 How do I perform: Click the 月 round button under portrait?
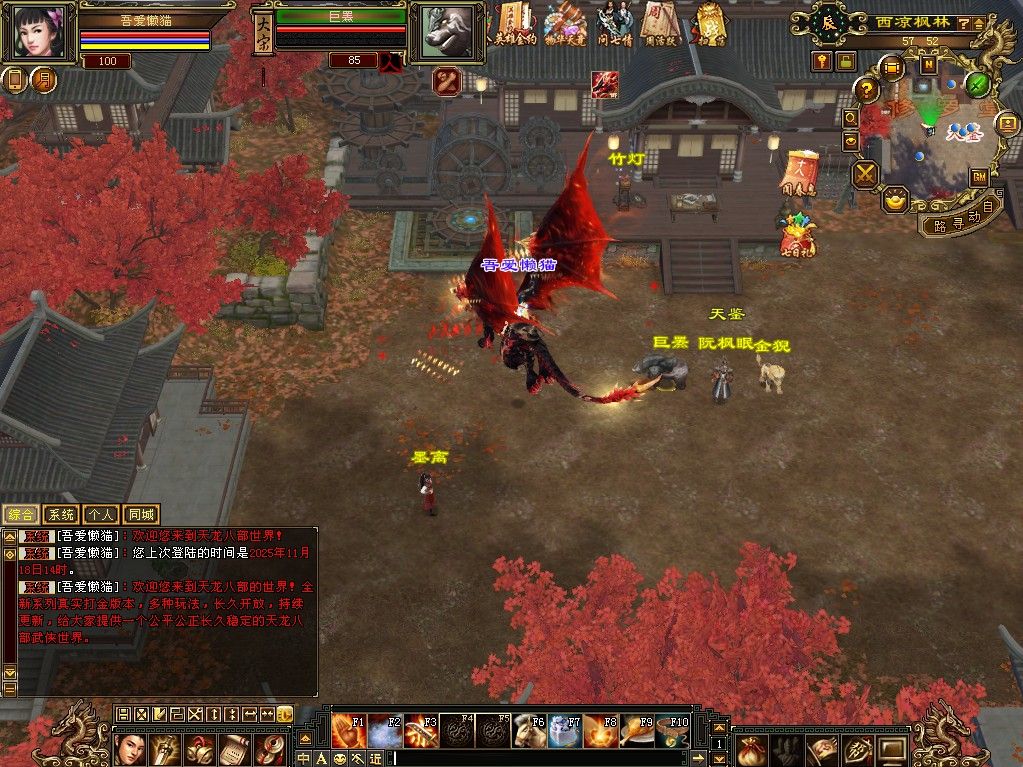click(43, 80)
